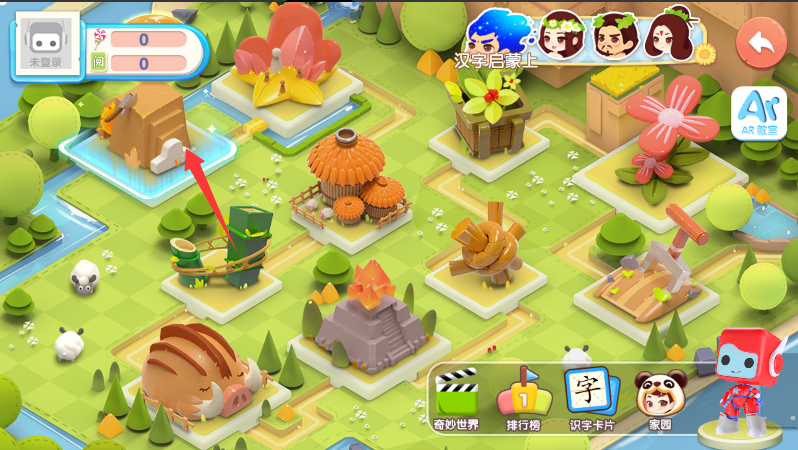This screenshot has width=798, height=450.
Task: Open the rope knot level tile
Action: [x=487, y=245]
